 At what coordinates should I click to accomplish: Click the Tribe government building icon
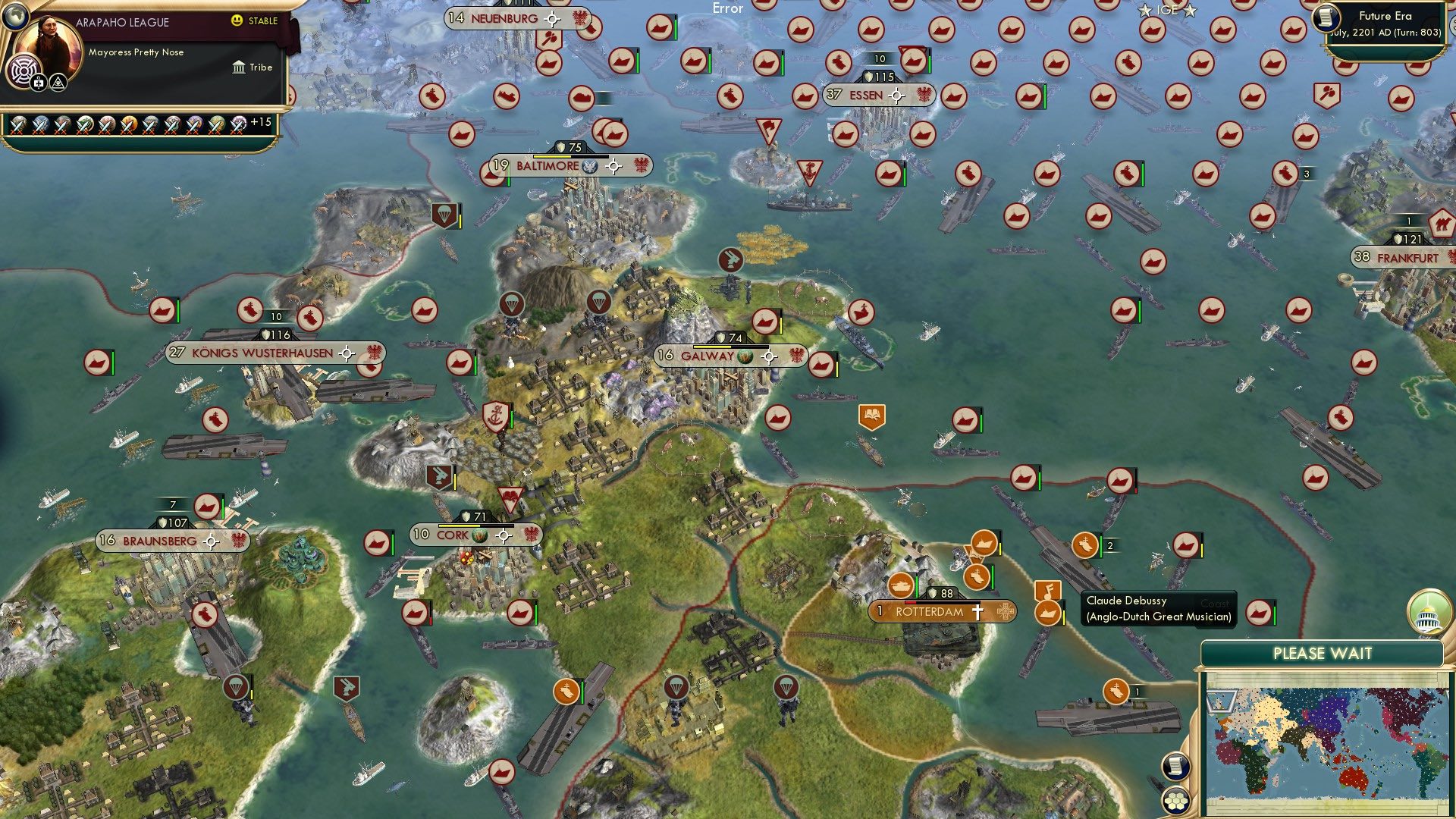[240, 67]
